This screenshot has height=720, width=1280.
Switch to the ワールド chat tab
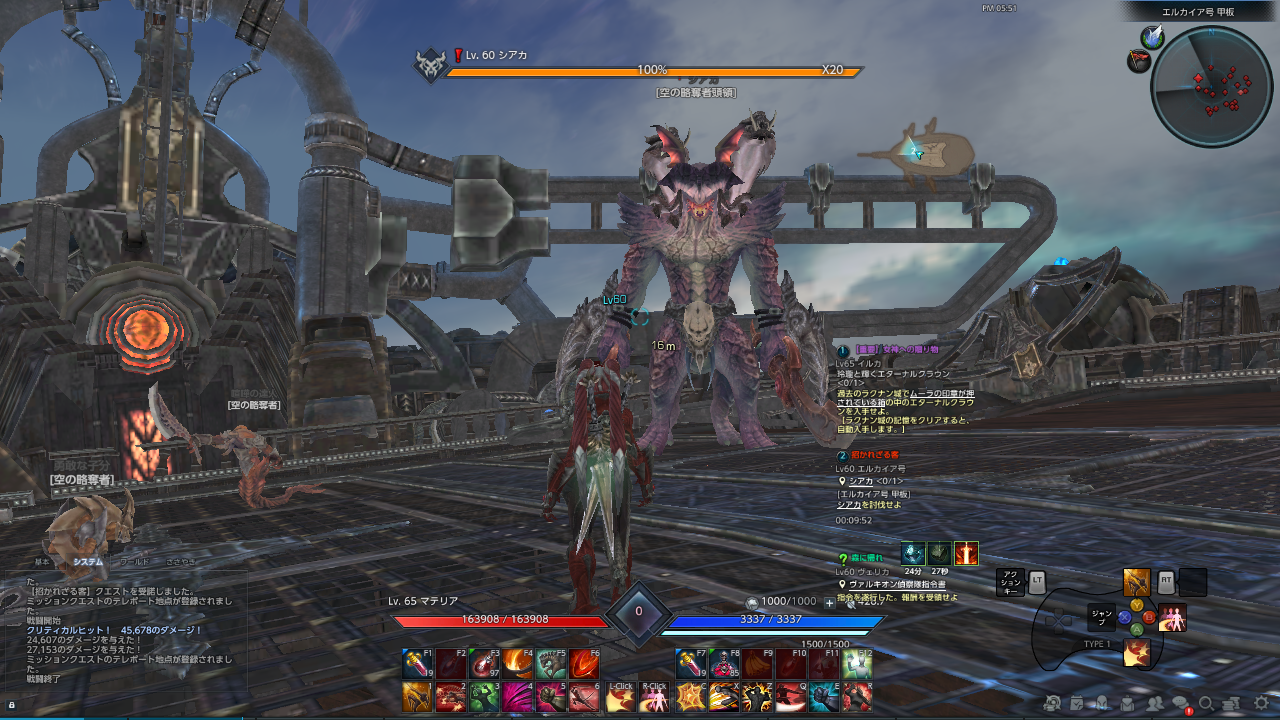tap(135, 561)
